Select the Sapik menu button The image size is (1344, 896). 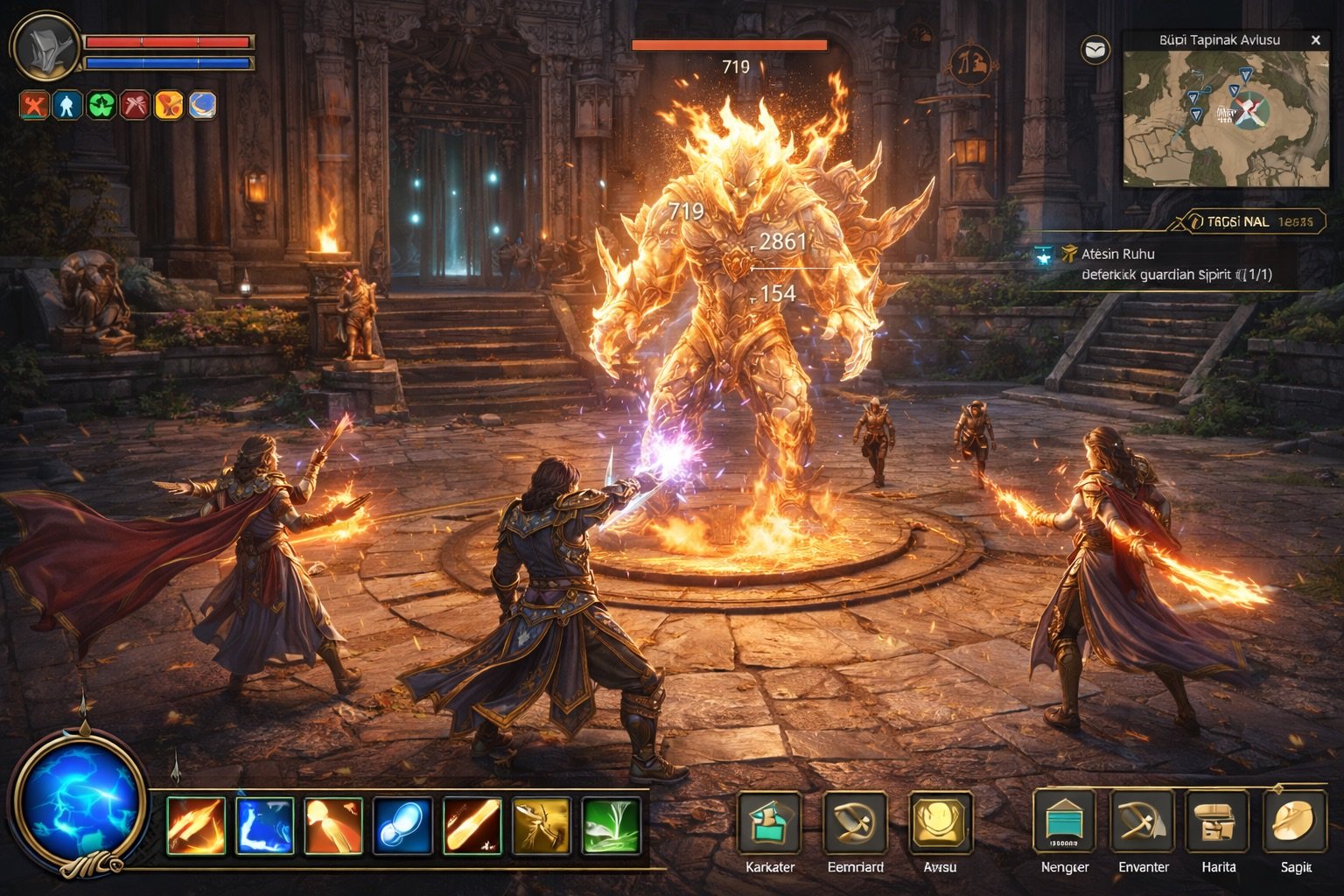(x=1296, y=823)
